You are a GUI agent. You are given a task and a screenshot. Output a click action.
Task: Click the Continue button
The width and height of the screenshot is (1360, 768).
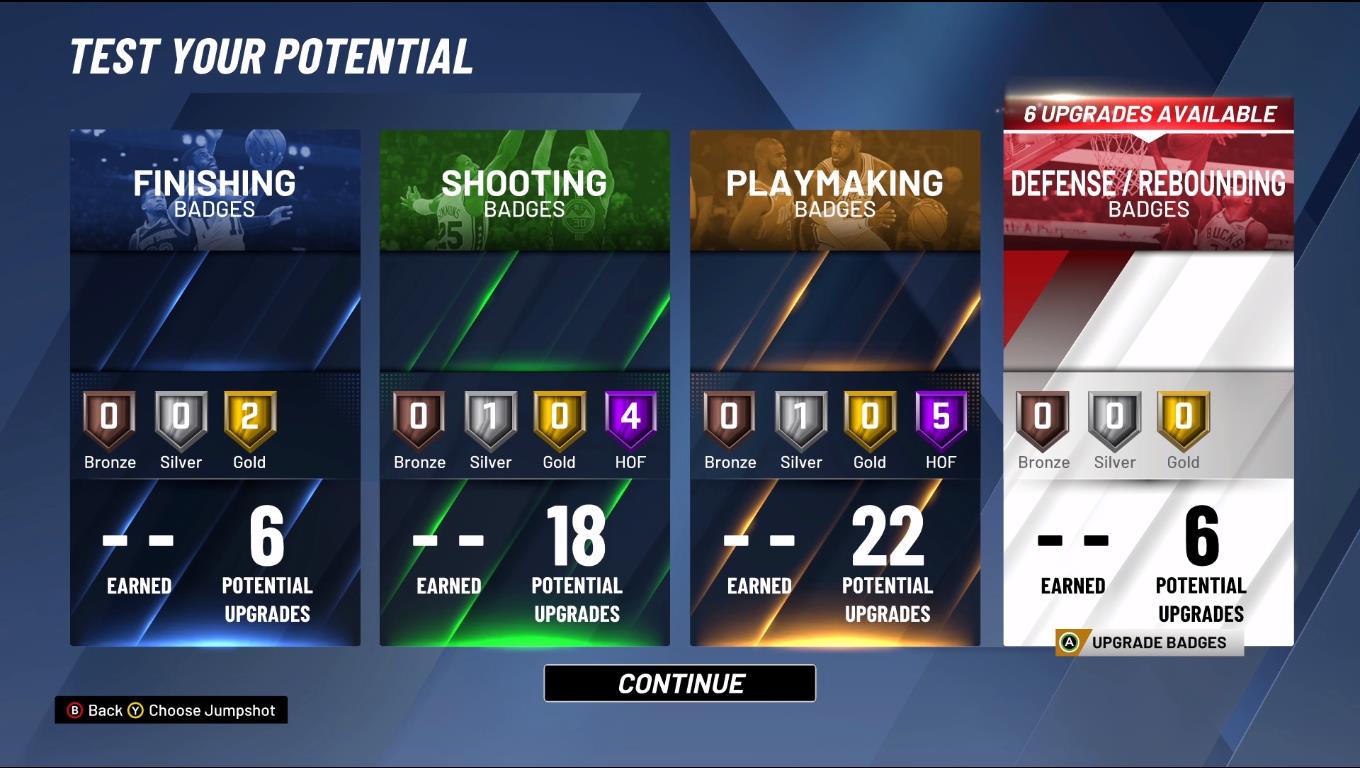[679, 683]
